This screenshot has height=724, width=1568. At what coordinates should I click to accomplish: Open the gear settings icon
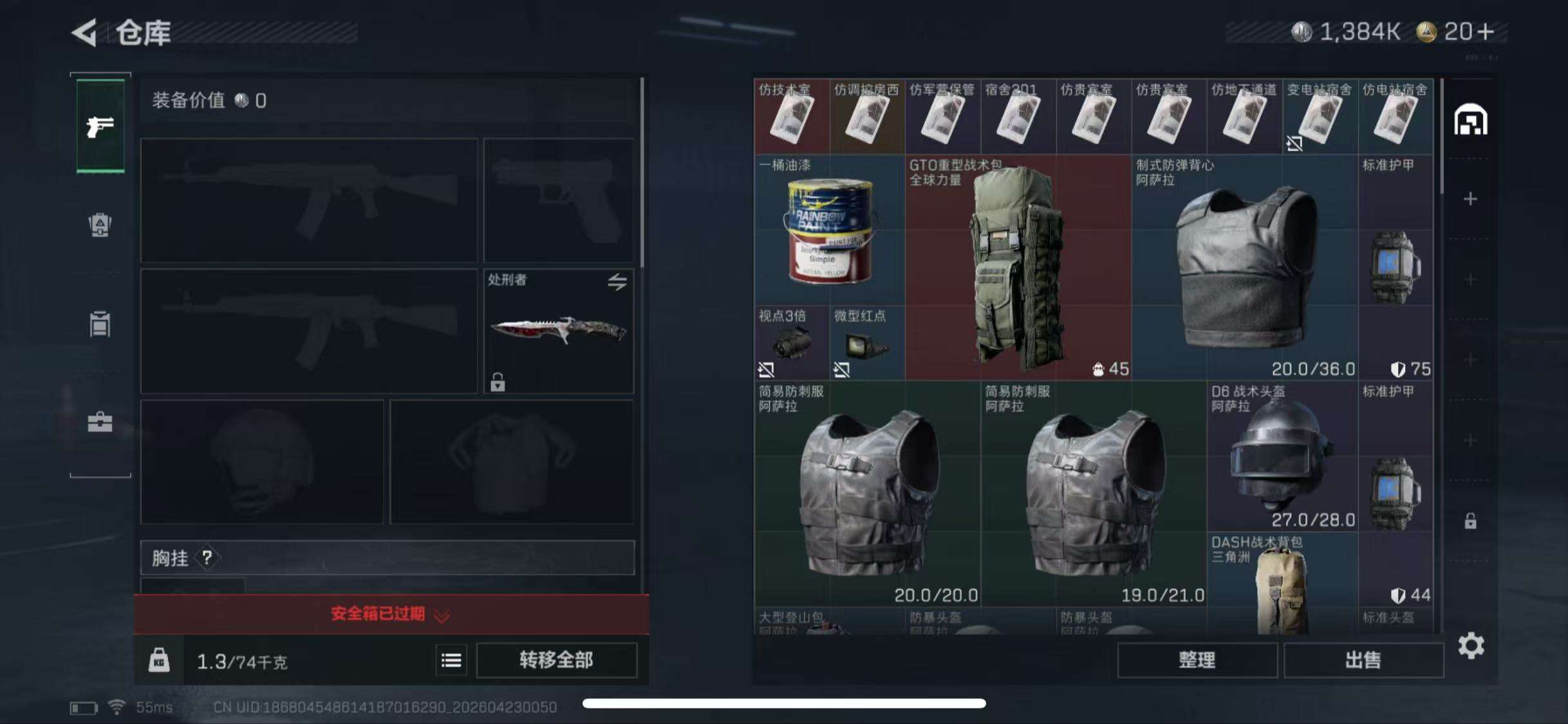click(x=1471, y=645)
